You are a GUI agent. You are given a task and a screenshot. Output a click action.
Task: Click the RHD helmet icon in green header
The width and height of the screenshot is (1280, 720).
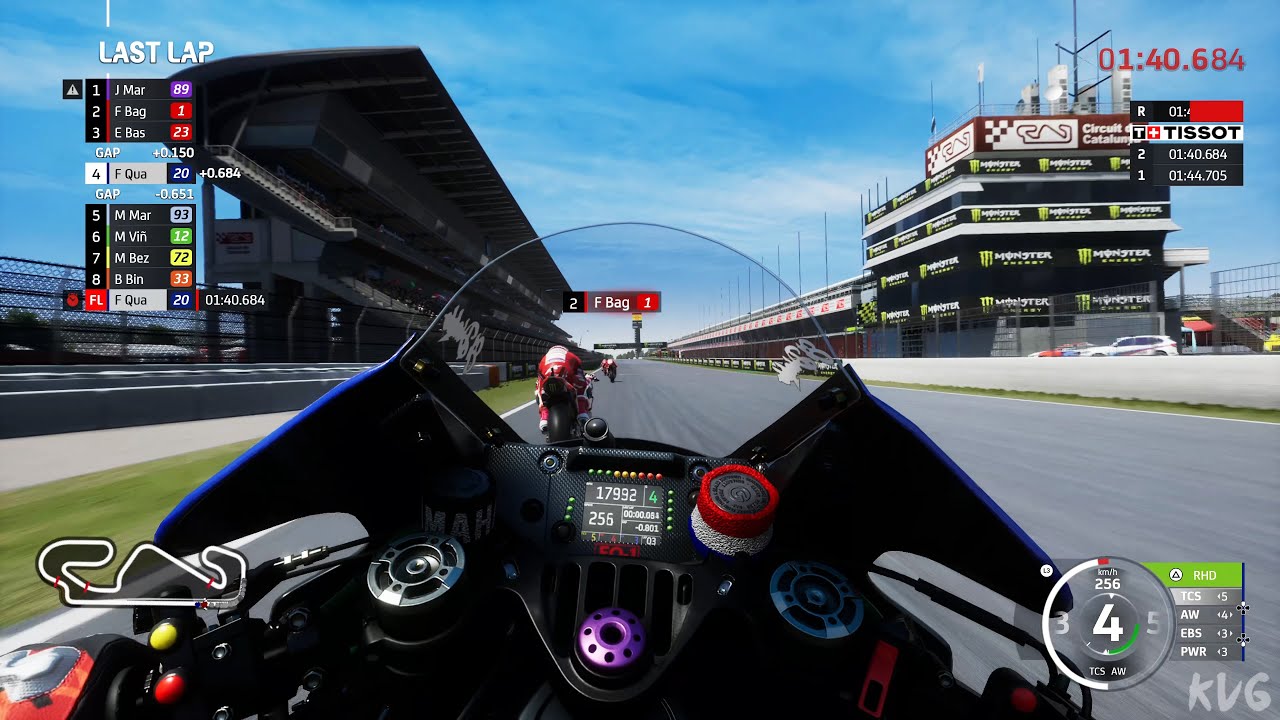click(1175, 575)
